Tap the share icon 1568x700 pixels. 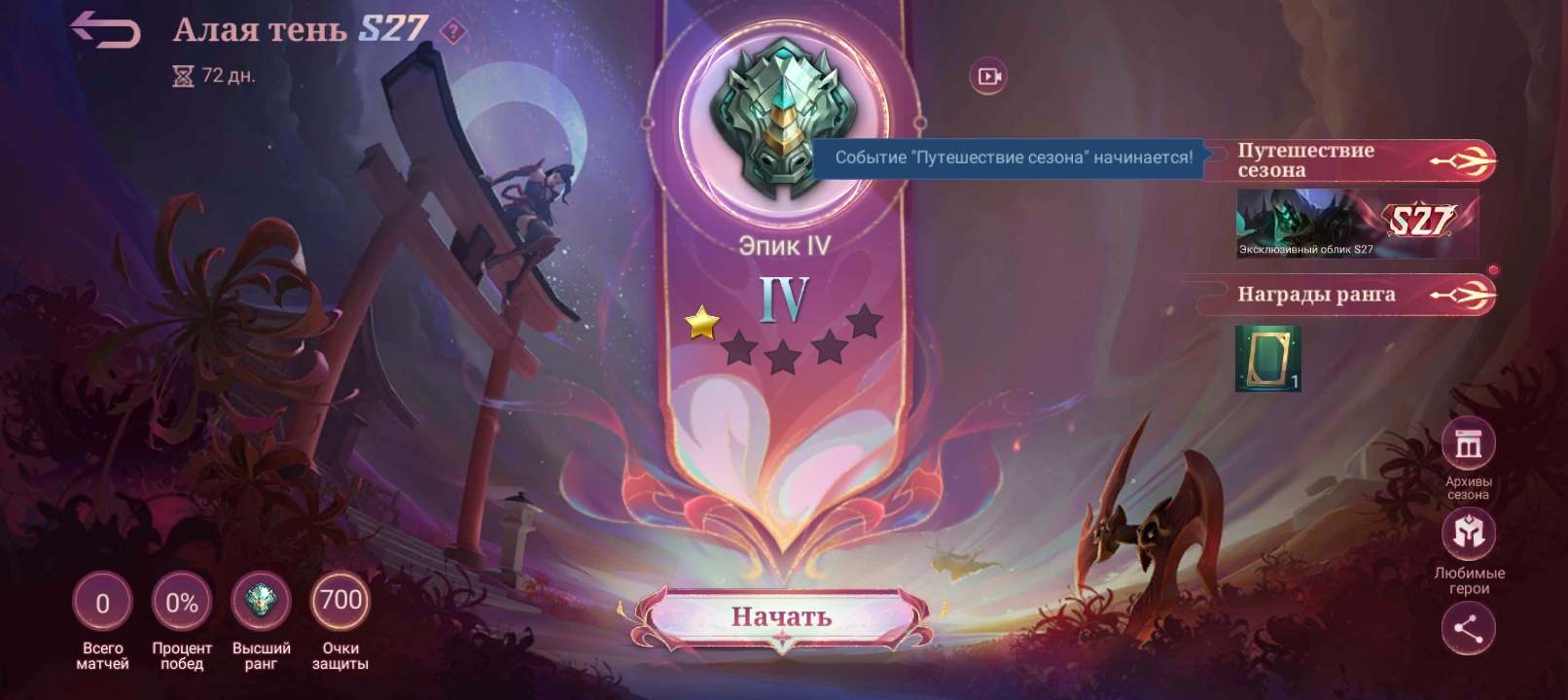click(x=1468, y=628)
